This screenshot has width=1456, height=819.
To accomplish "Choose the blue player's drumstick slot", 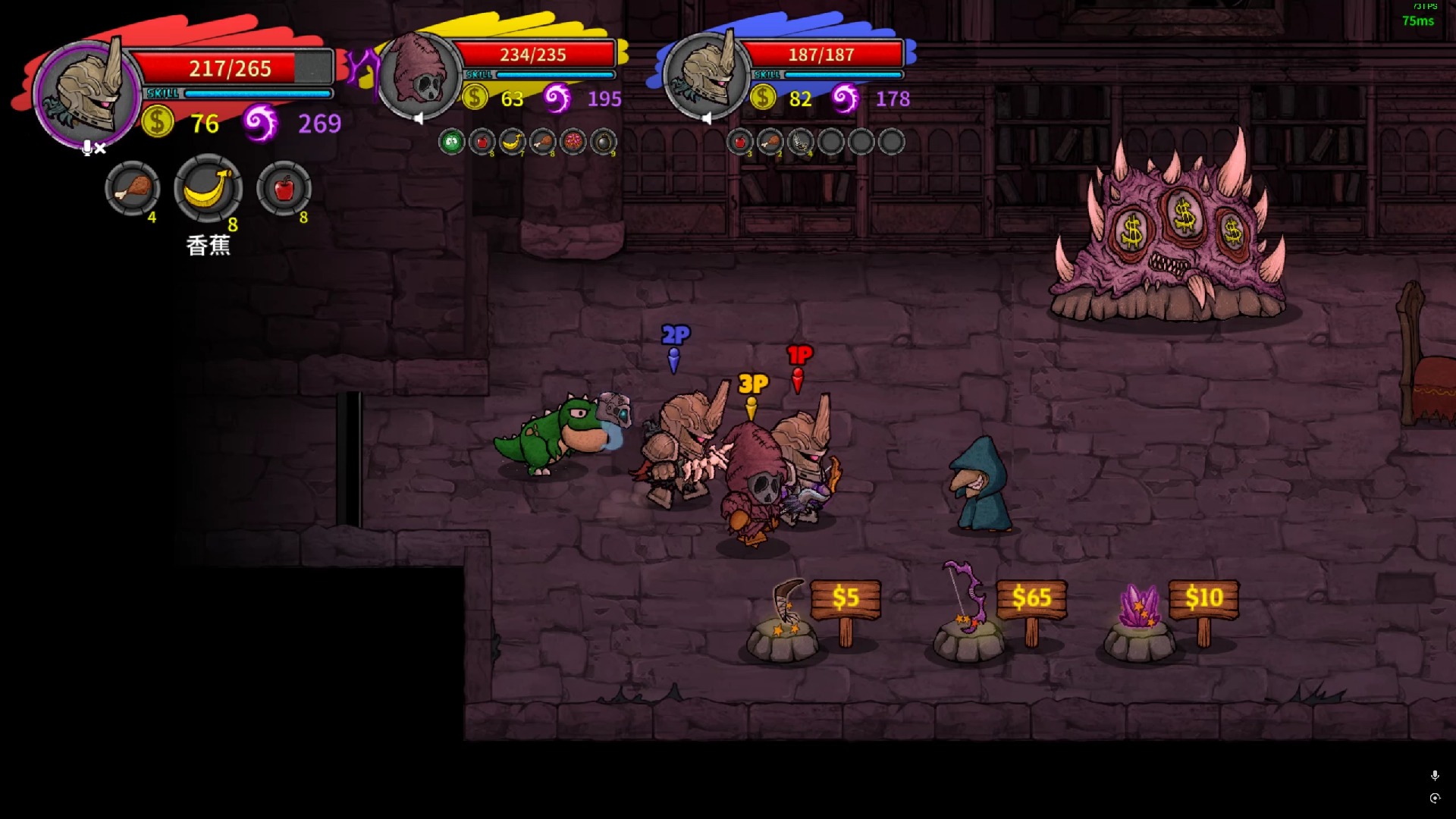I will (x=770, y=142).
